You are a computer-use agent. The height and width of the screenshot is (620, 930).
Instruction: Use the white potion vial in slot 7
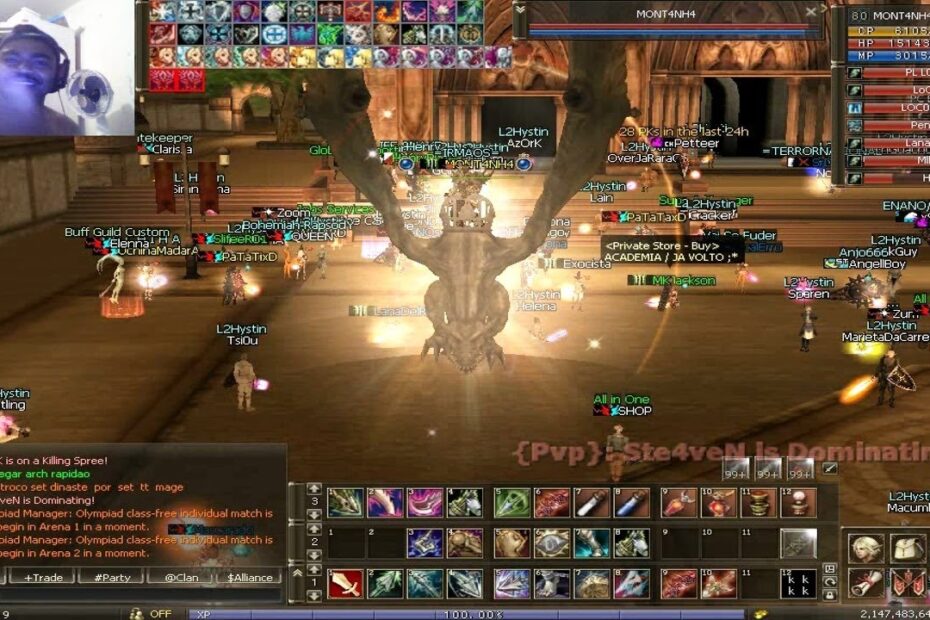point(592,502)
